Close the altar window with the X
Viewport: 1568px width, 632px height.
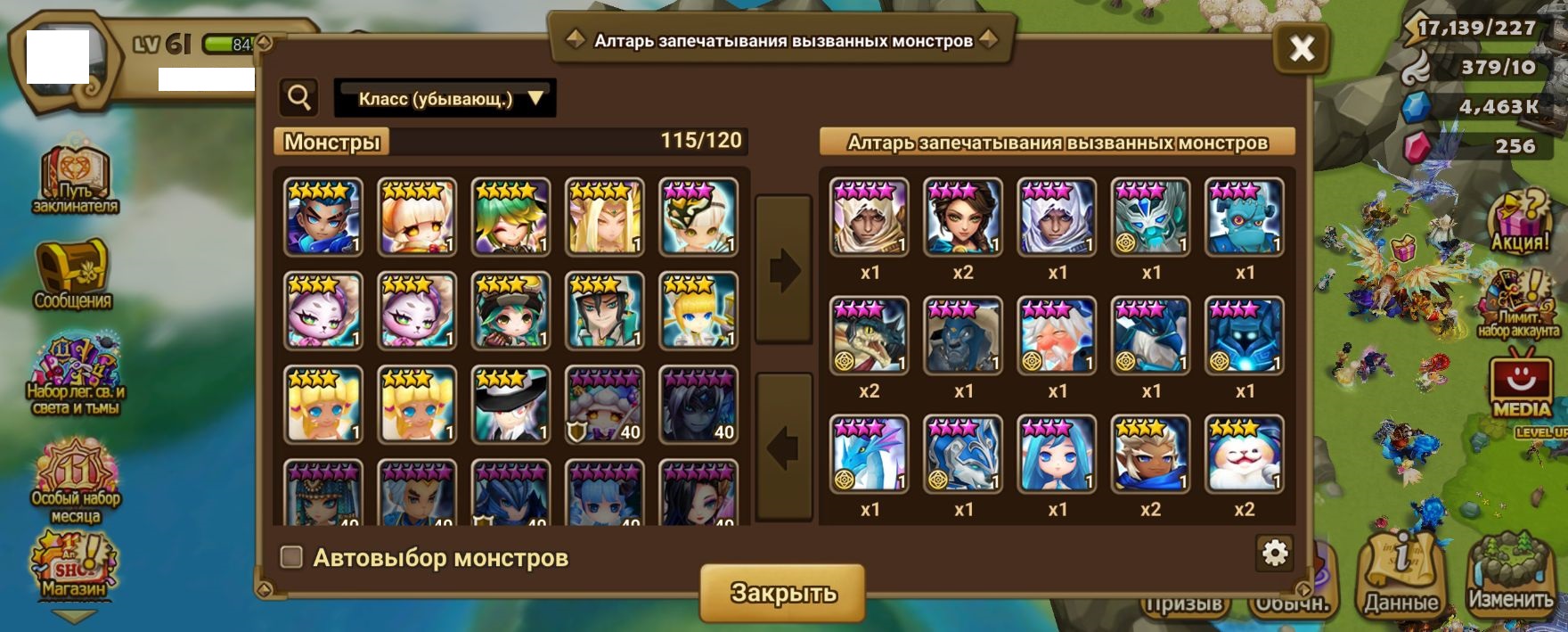point(1302,48)
